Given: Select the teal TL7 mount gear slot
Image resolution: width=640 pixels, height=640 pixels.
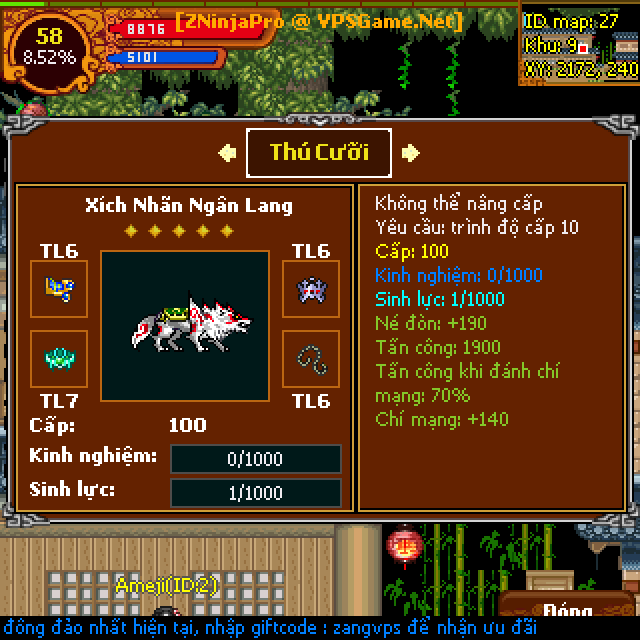Looking at the screenshot, I should [59, 358].
